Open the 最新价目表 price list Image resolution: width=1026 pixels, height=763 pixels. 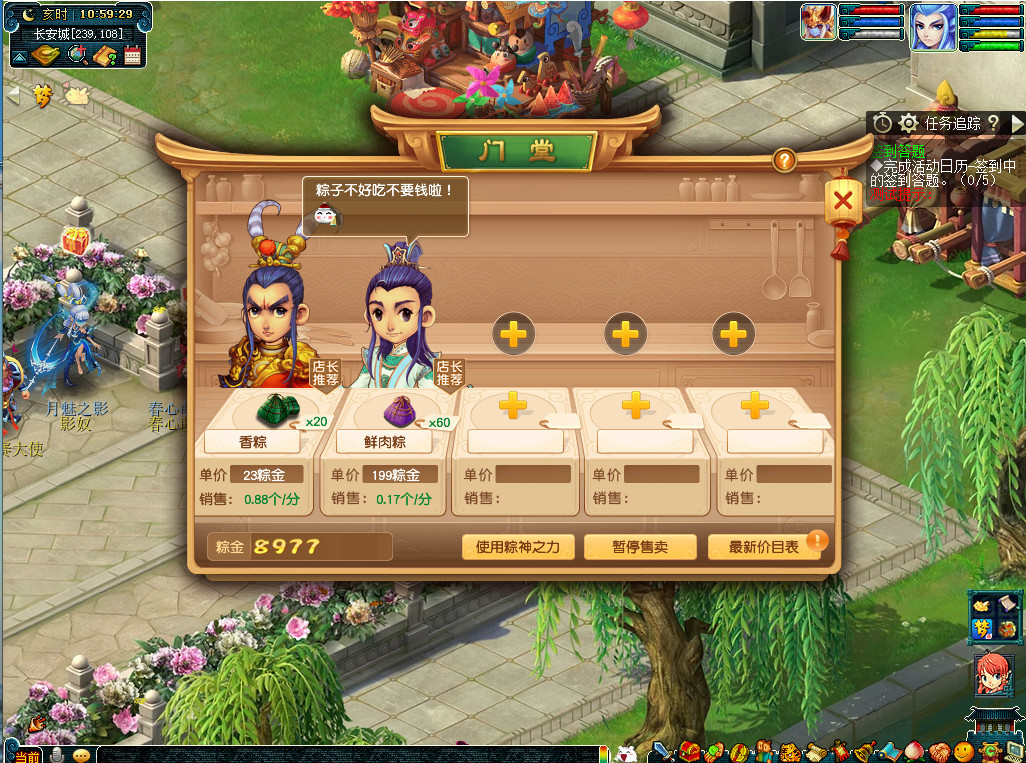click(x=763, y=547)
